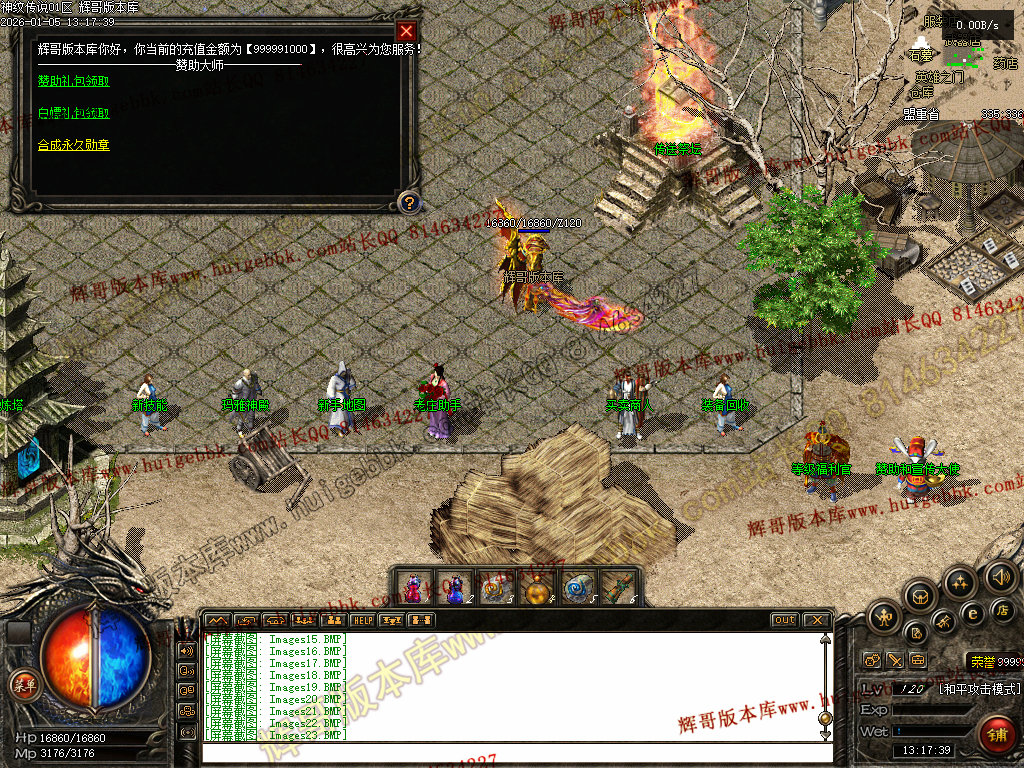Open the shop with the 店 button

click(1002, 610)
